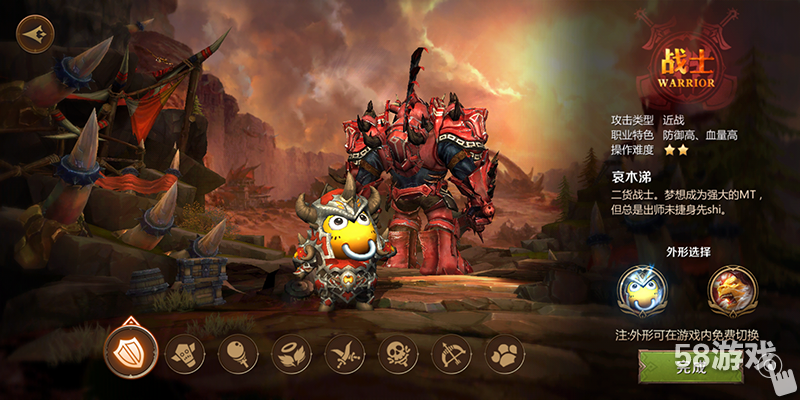
Task: Confirm with the green 完成 button
Action: coord(690,366)
